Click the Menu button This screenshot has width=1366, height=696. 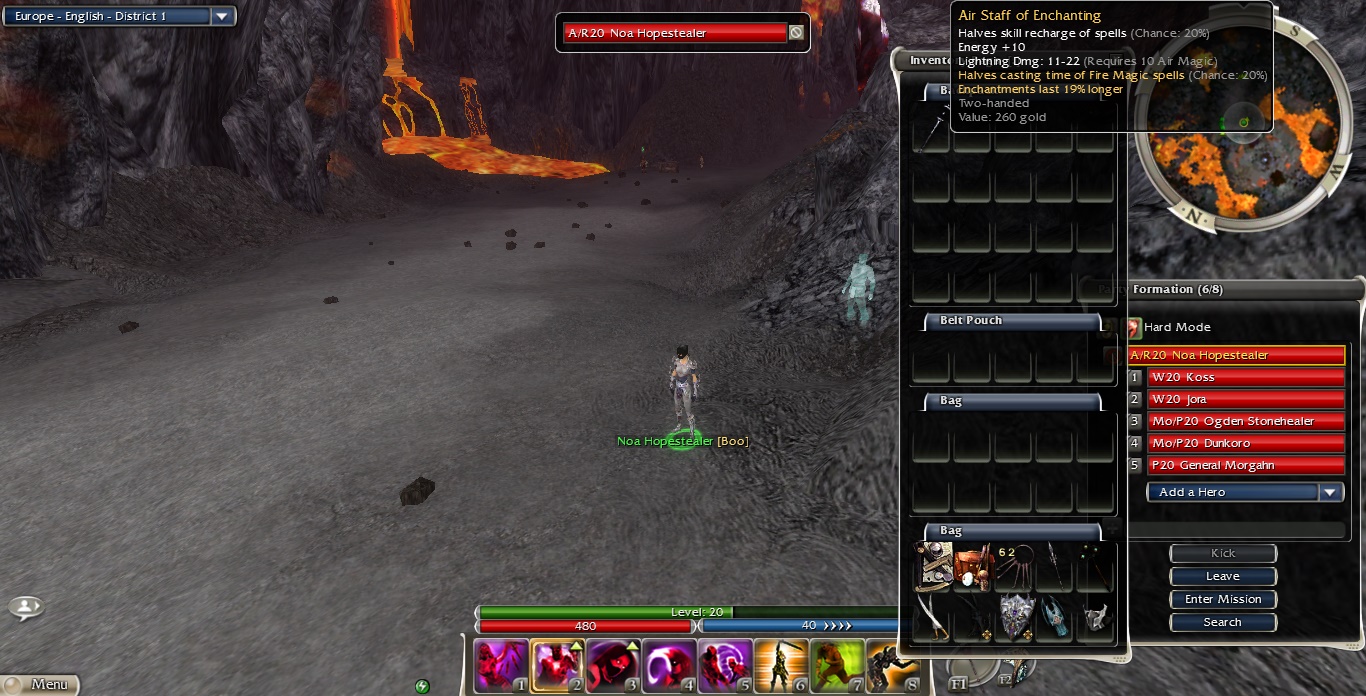40,685
